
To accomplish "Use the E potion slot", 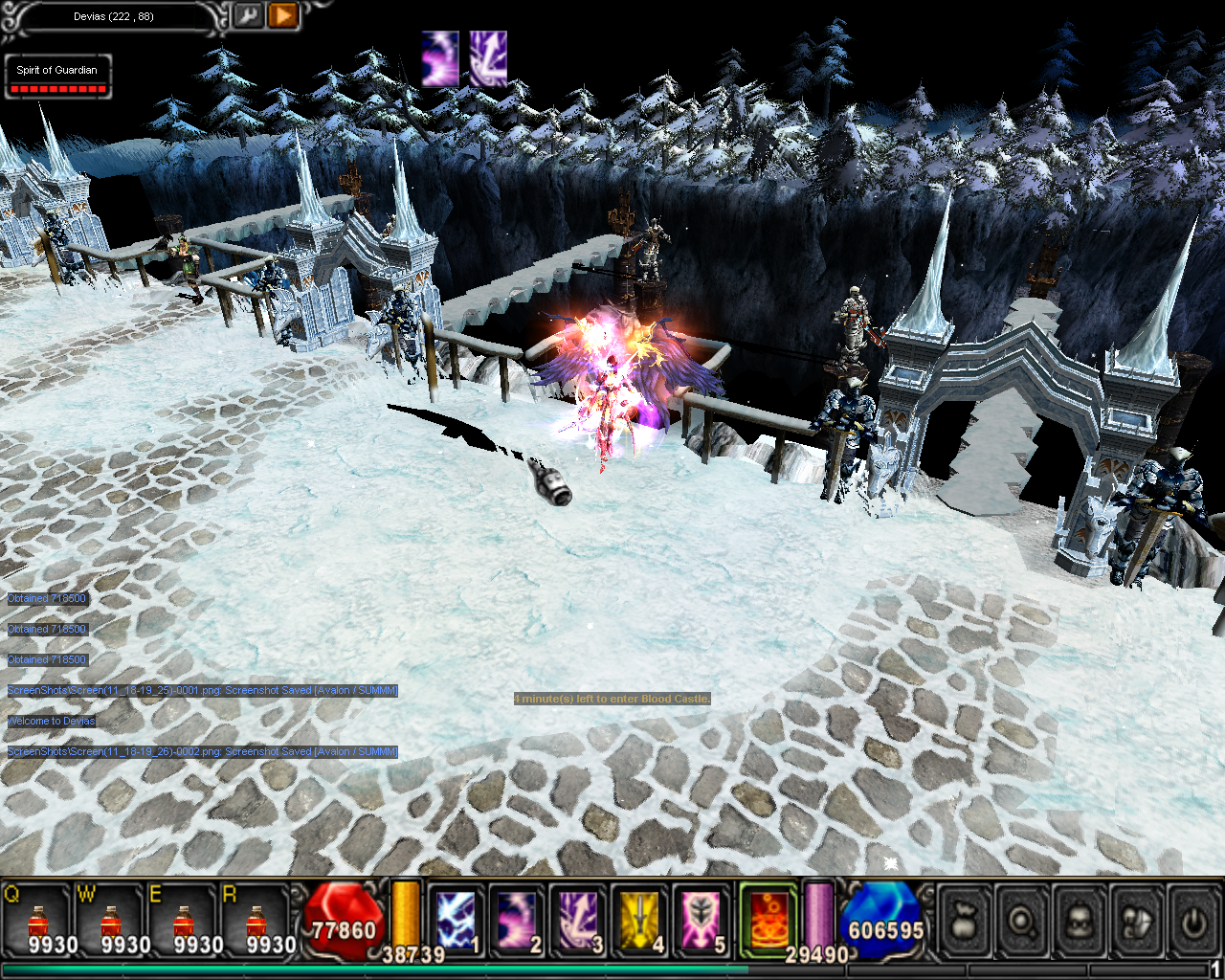I will [x=184, y=923].
